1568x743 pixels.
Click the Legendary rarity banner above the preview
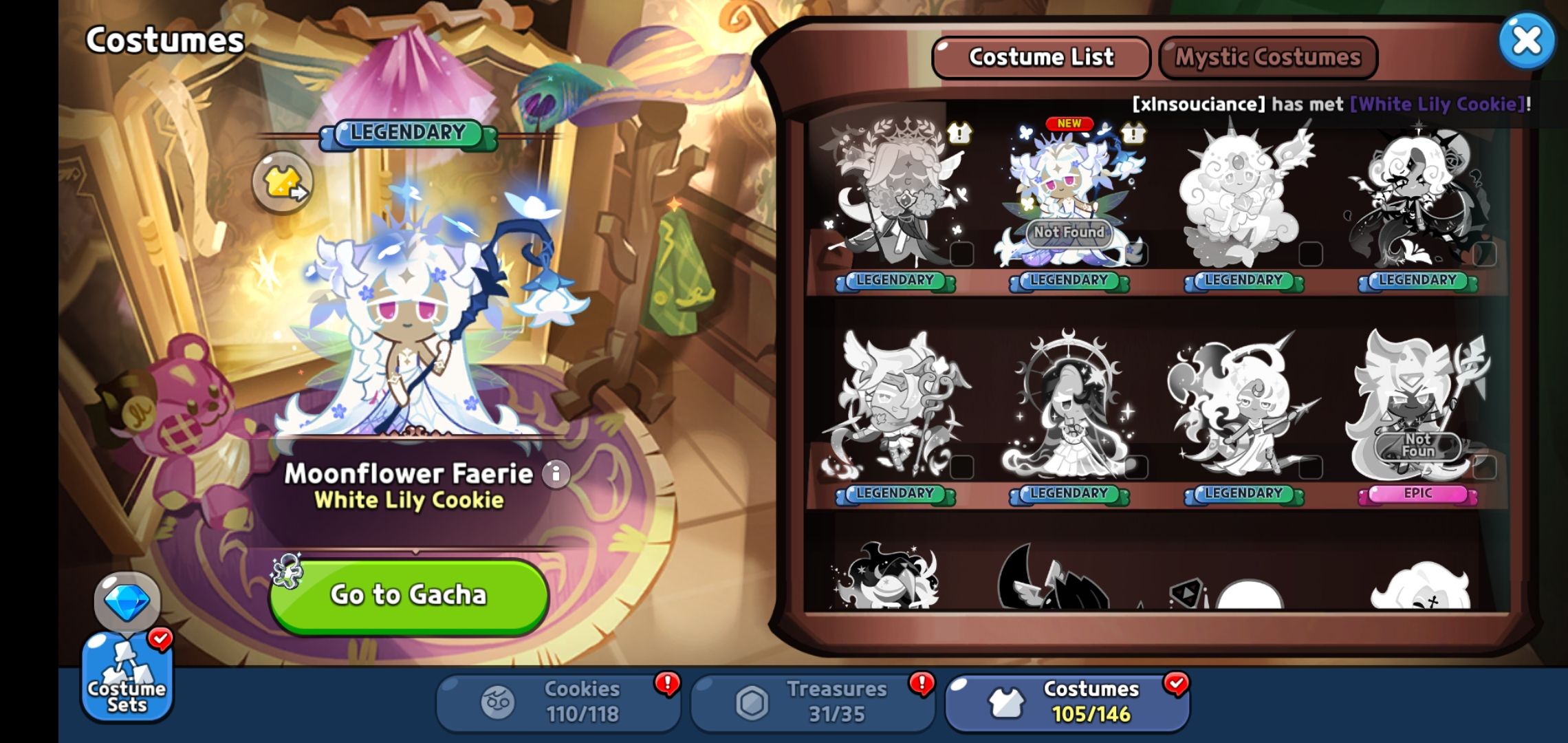[408, 133]
